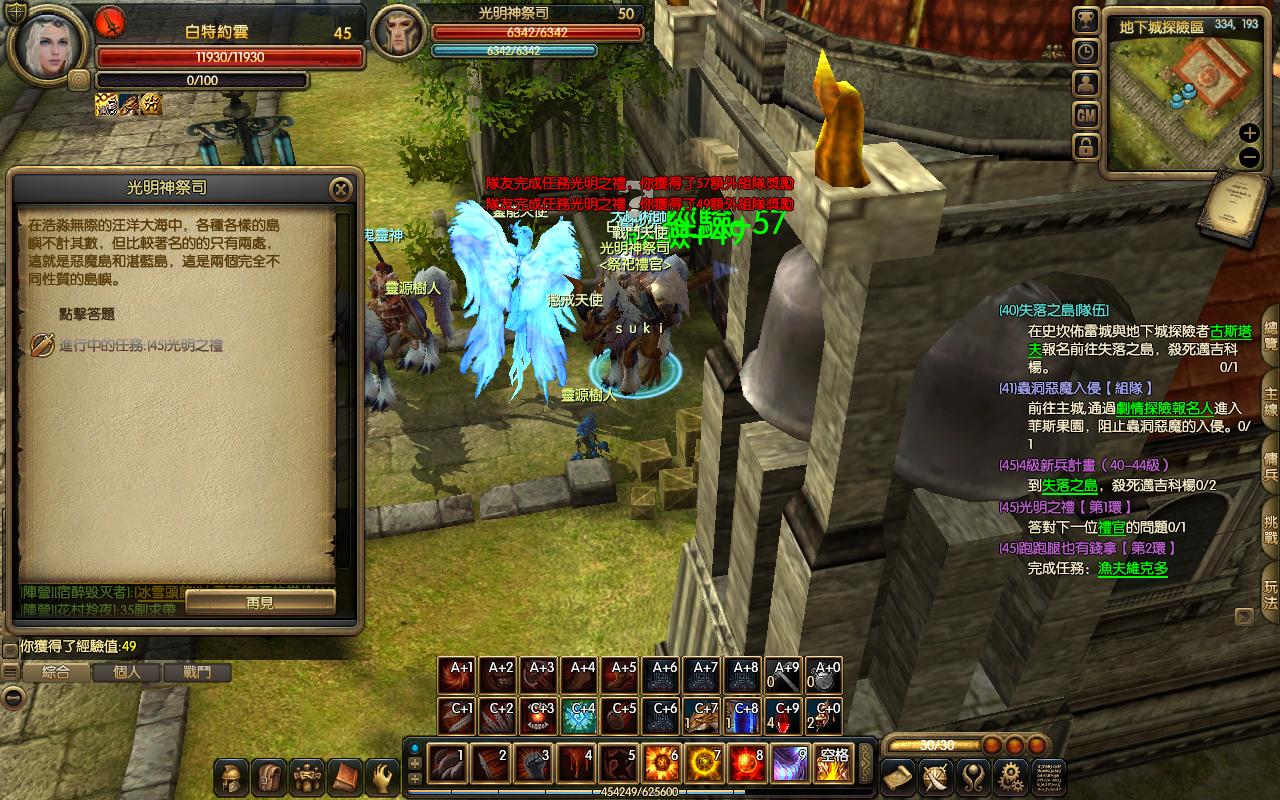Zoom in the minimap with plus button
This screenshot has height=800, width=1280.
tap(1249, 134)
